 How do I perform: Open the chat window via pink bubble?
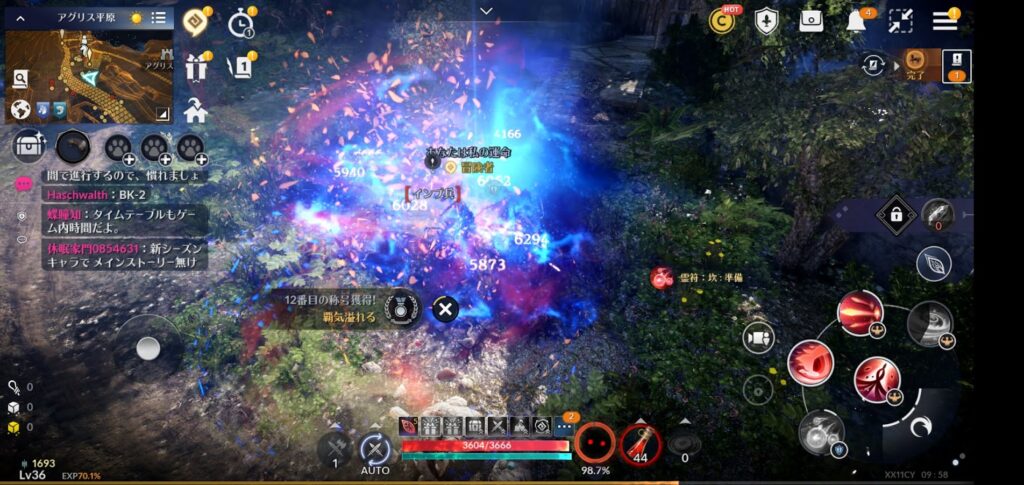pyautogui.click(x=23, y=185)
